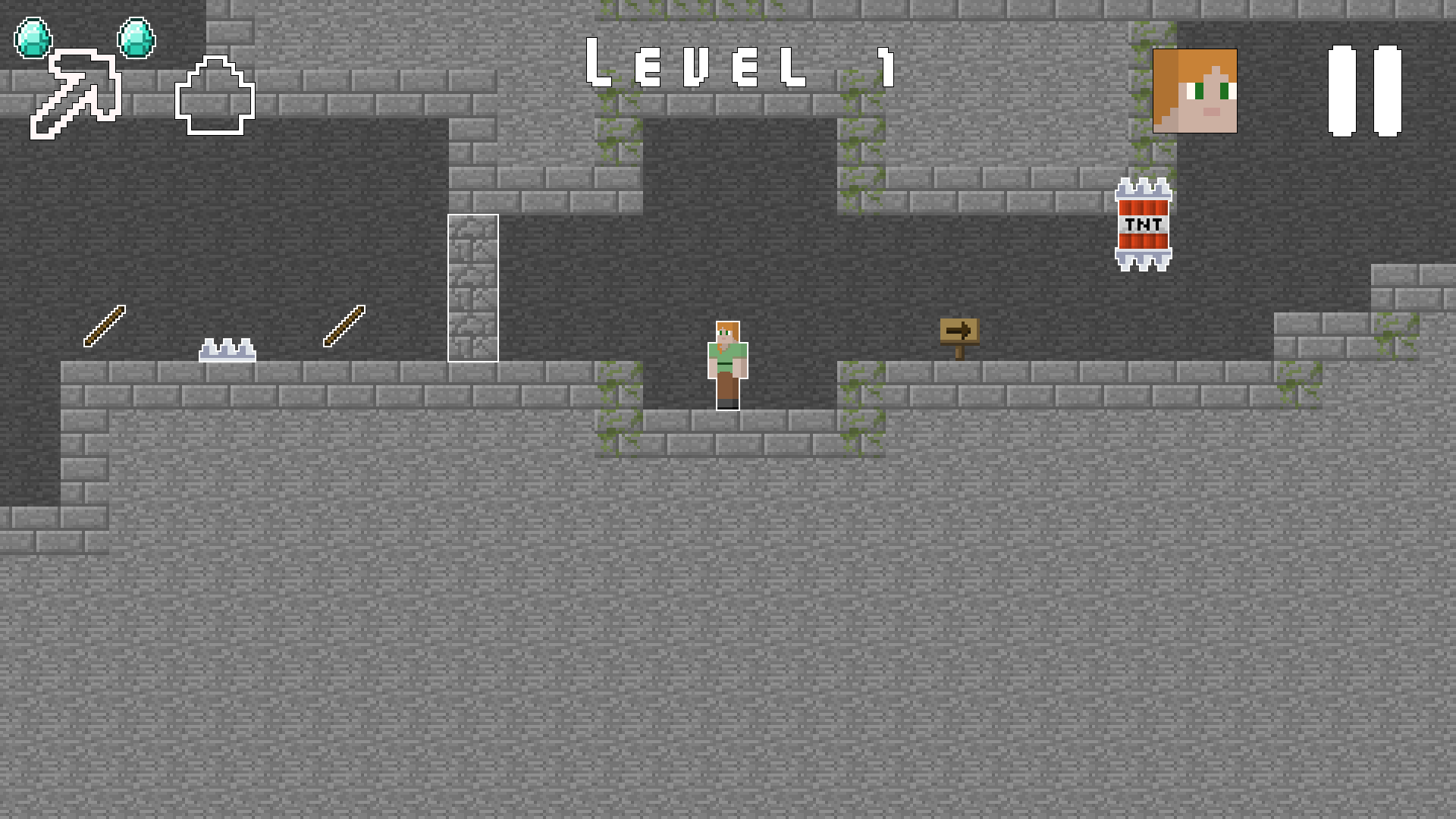Image resolution: width=1456 pixels, height=819 pixels.
Task: Click the left wooden stick pickup
Action: (x=103, y=326)
